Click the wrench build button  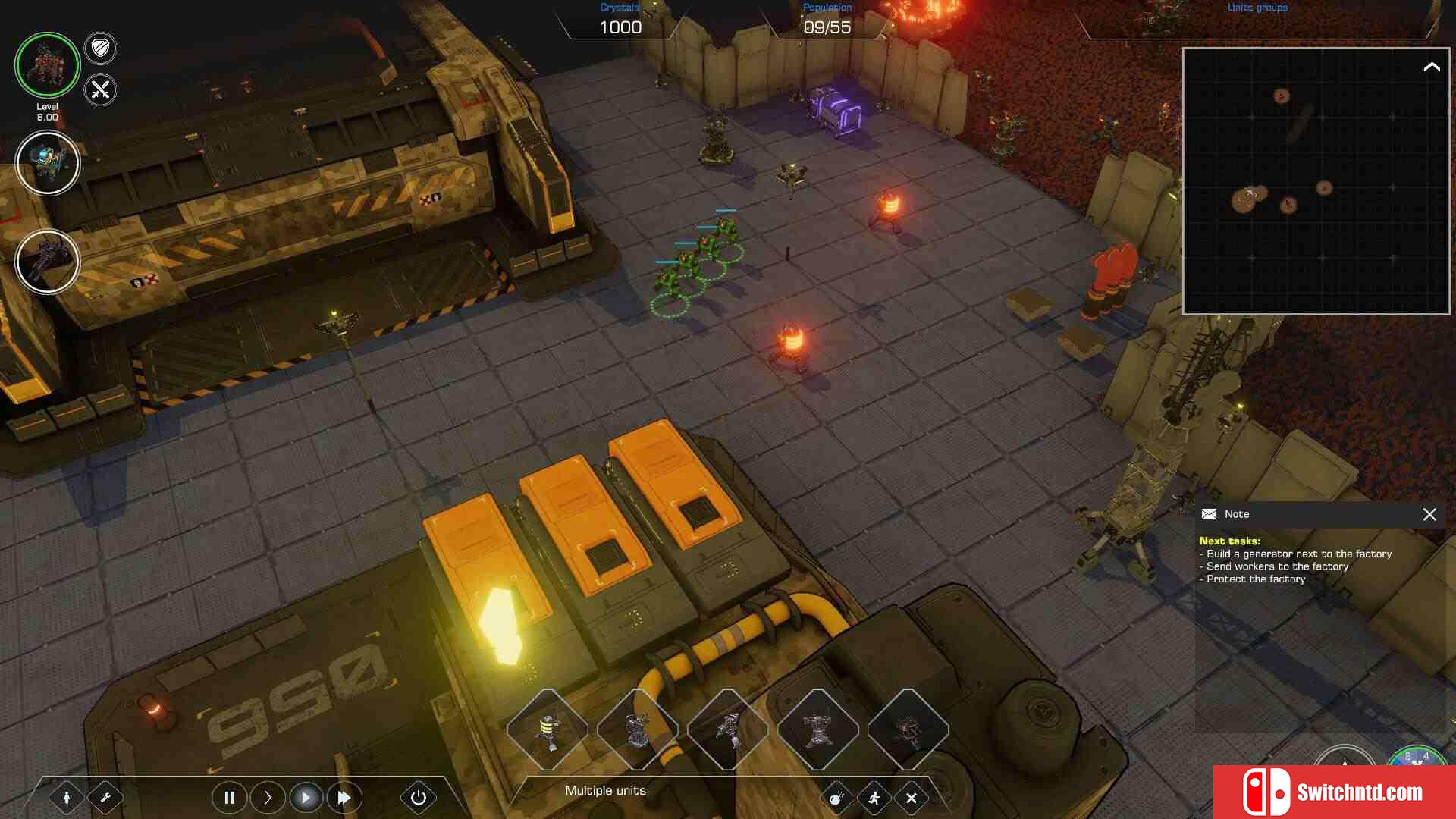[105, 798]
